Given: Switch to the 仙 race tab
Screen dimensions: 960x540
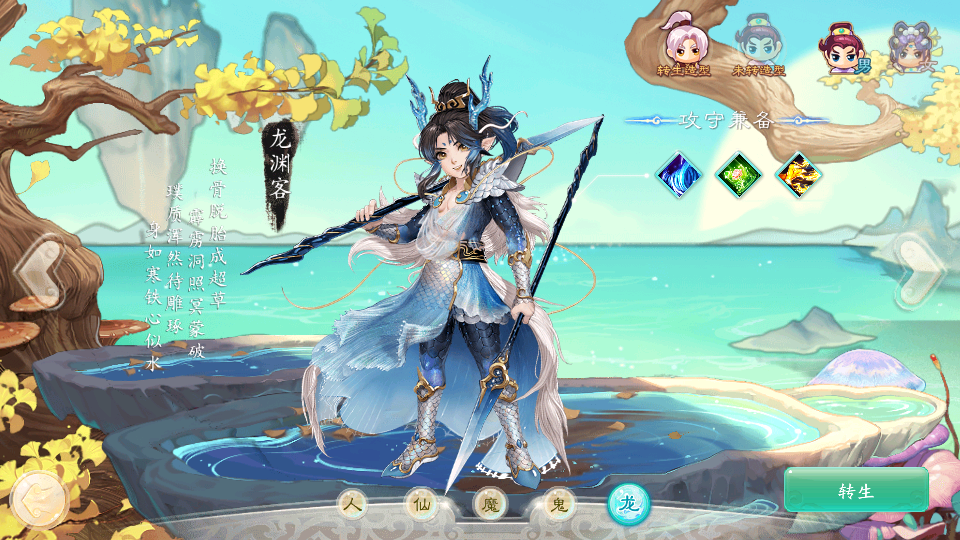Looking at the screenshot, I should pyautogui.click(x=421, y=505).
